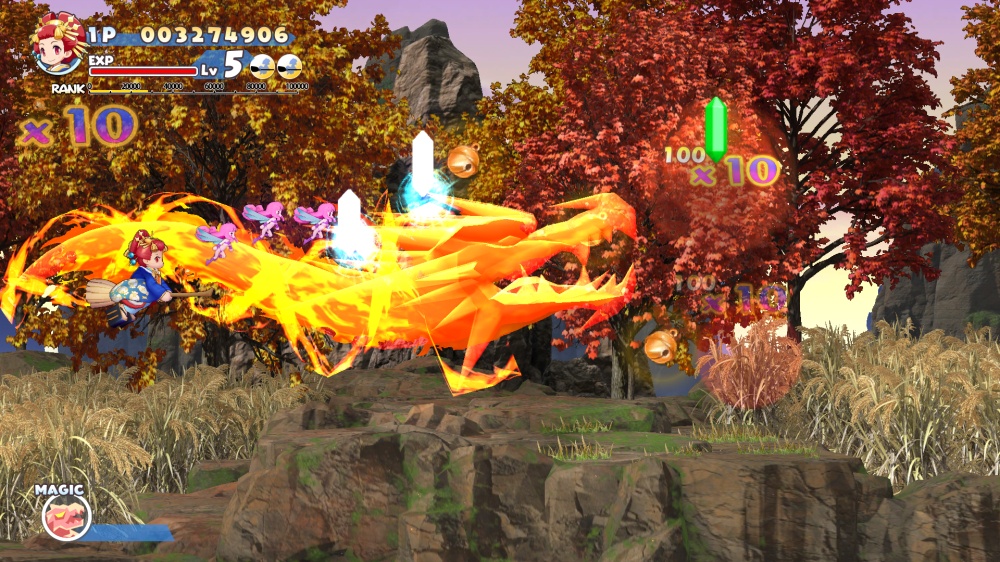Click the player character portrait

click(58, 46)
